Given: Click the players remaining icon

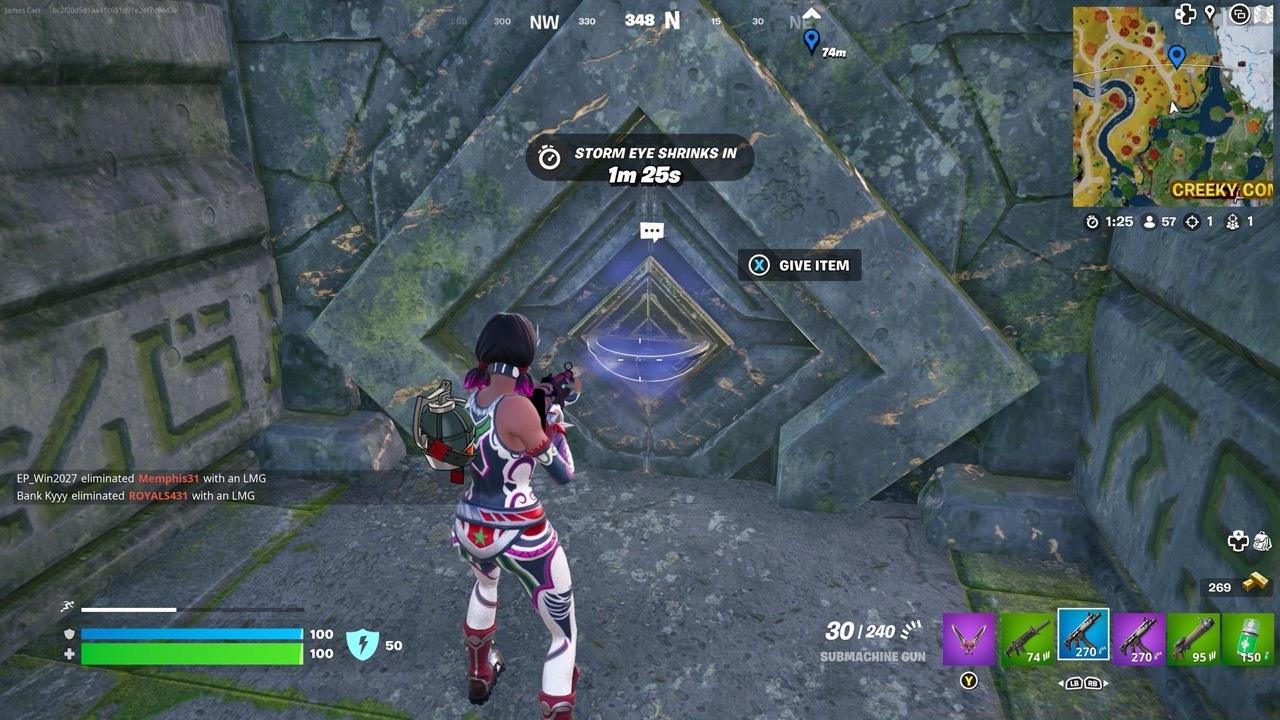Looking at the screenshot, I should (1147, 221).
